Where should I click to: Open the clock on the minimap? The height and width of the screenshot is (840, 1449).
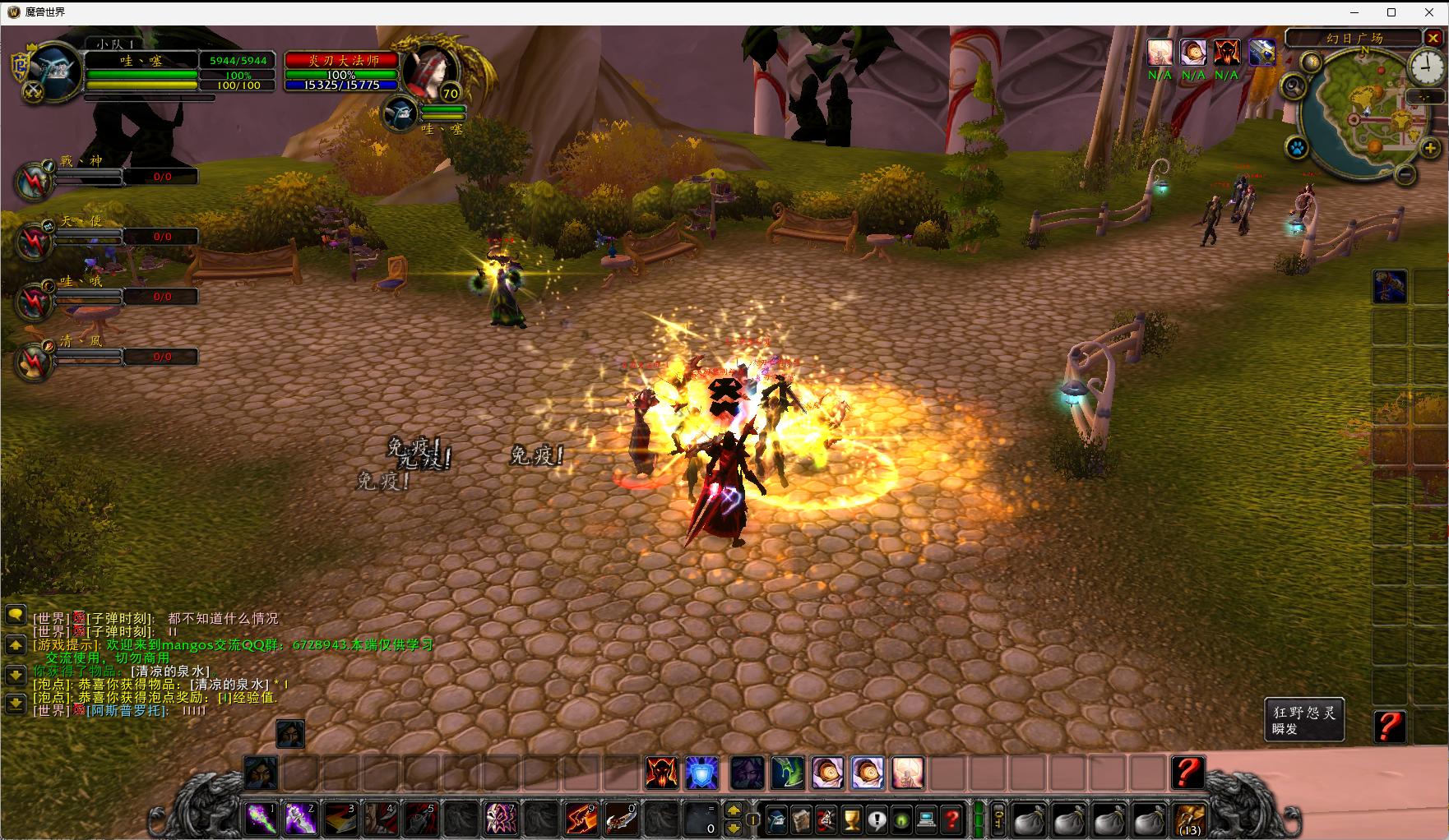pyautogui.click(x=1428, y=68)
